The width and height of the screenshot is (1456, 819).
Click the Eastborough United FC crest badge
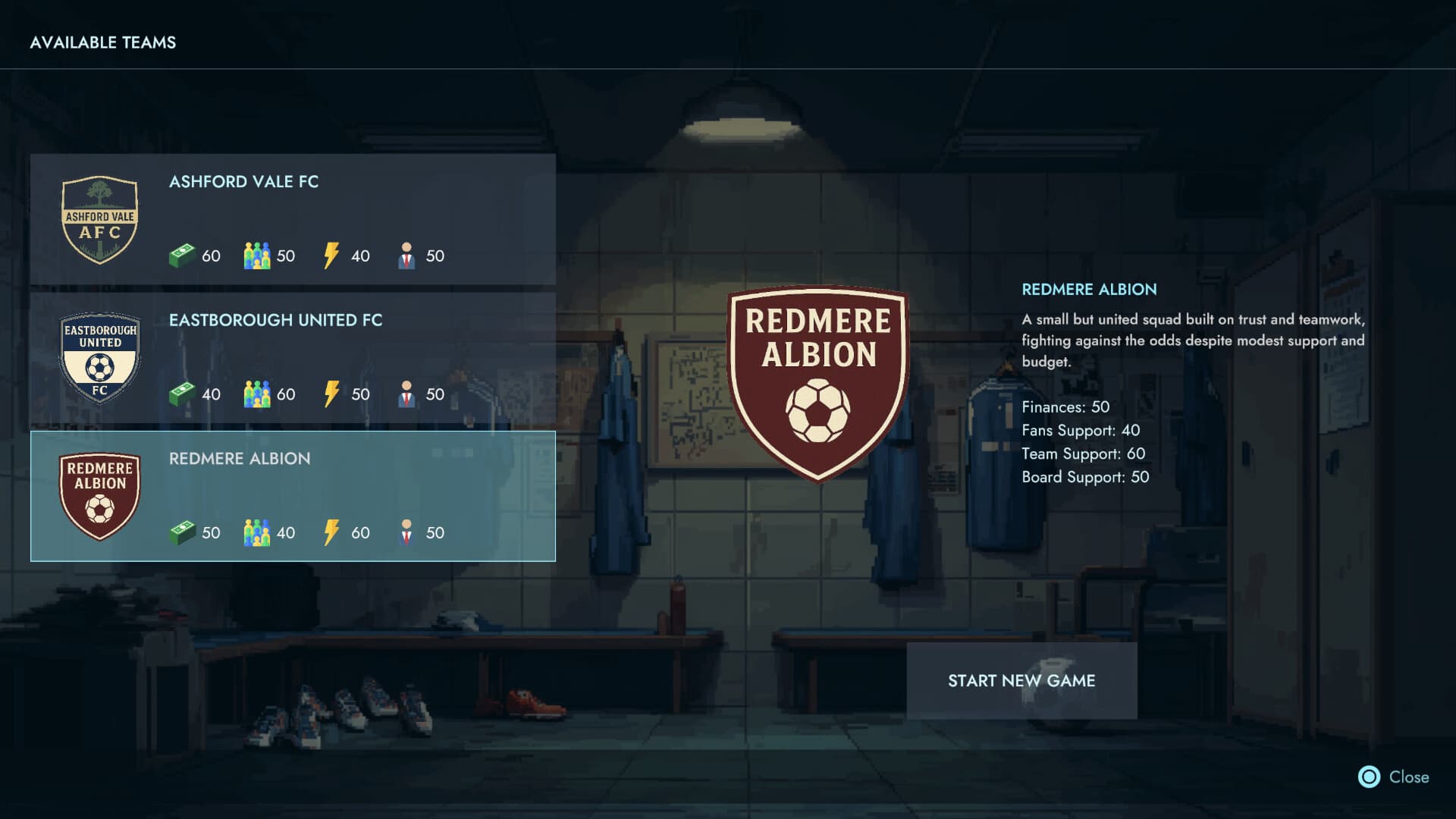click(99, 356)
